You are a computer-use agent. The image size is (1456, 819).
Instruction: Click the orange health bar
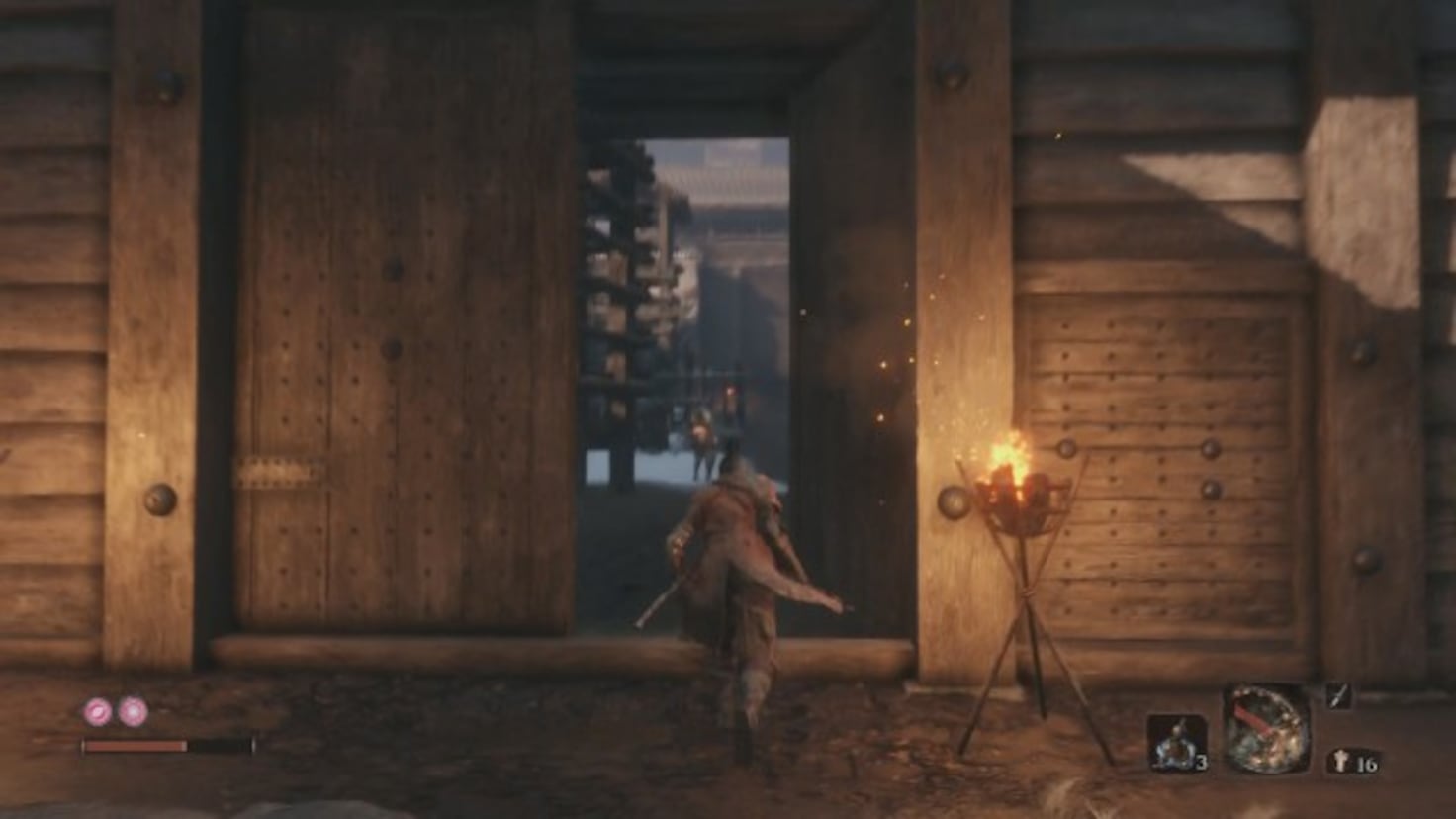pyautogui.click(x=134, y=745)
